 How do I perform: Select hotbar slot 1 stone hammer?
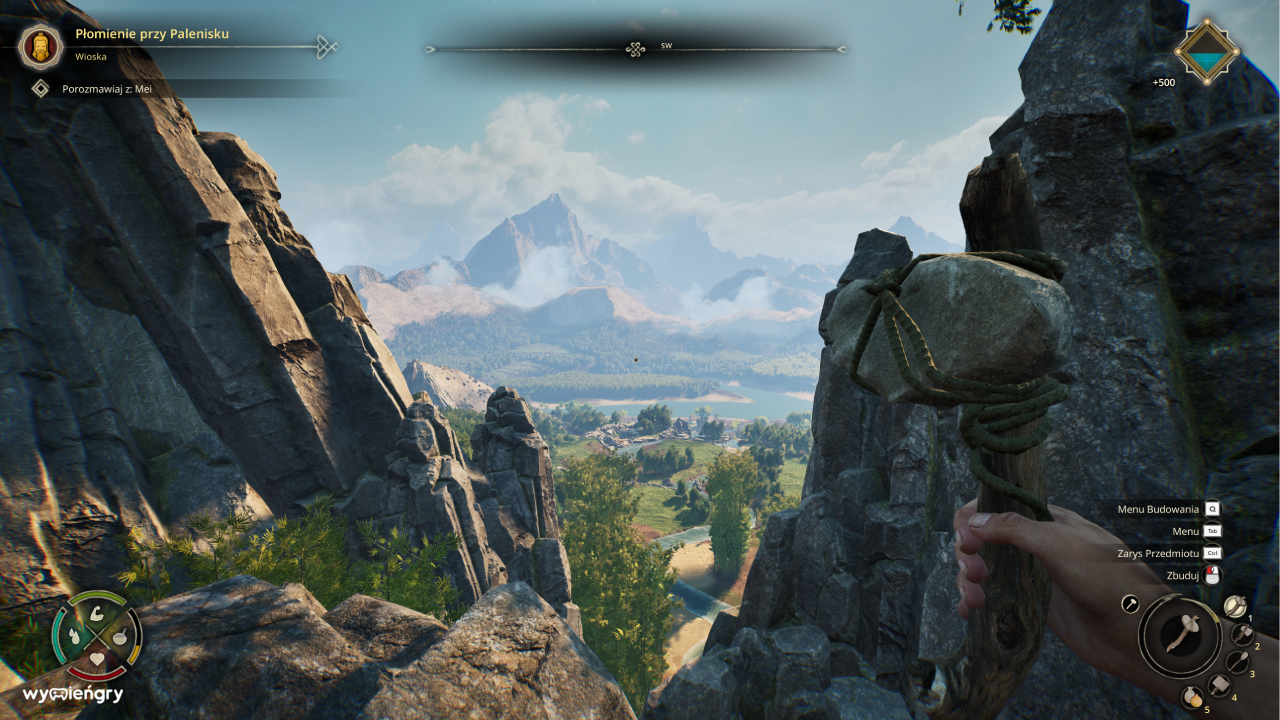(1235, 606)
